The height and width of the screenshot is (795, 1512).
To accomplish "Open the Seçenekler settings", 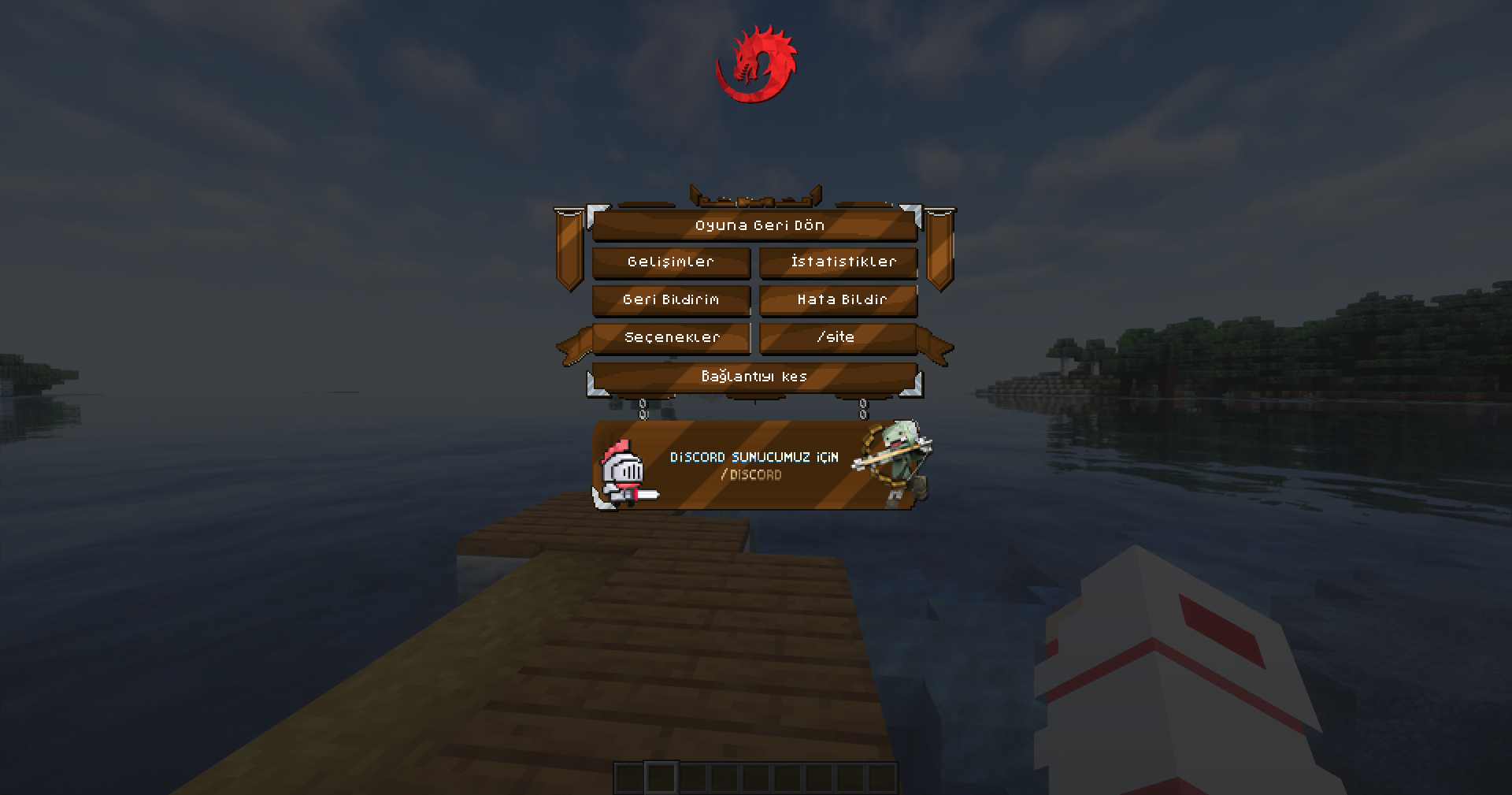I will click(x=670, y=336).
